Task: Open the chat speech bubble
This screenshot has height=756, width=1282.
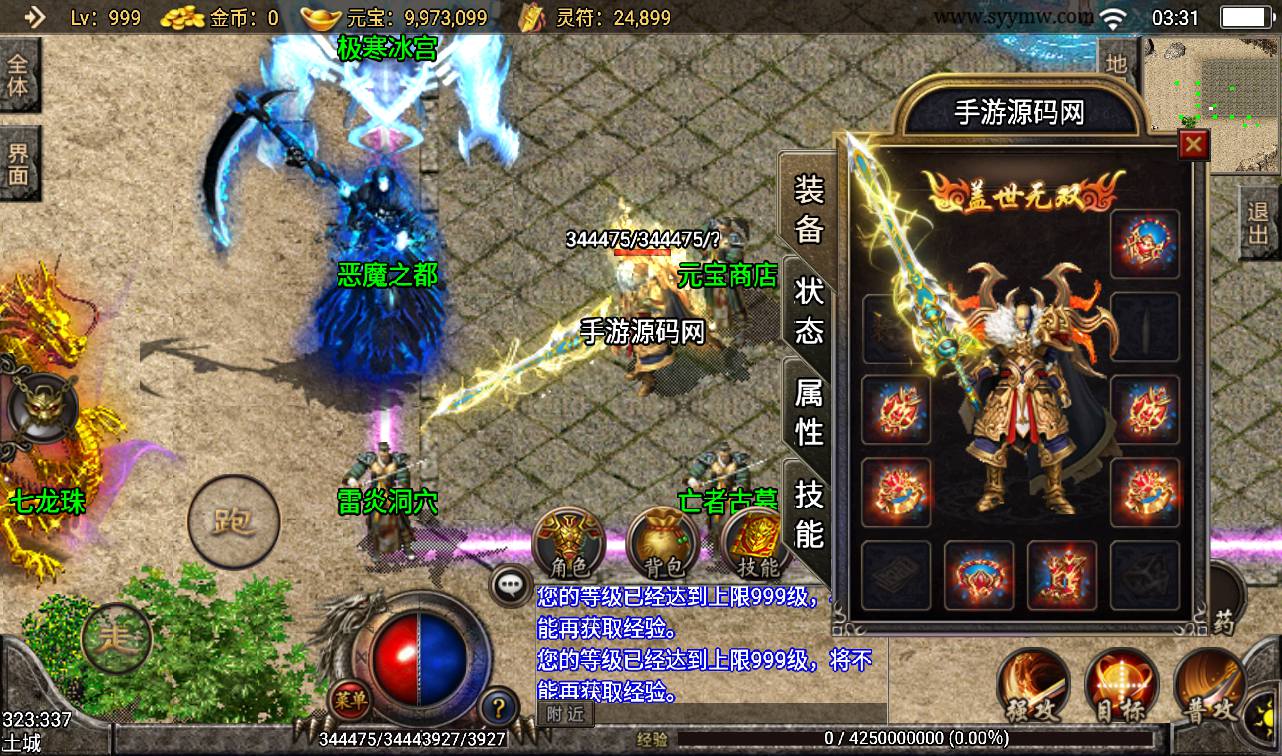Action: (512, 585)
